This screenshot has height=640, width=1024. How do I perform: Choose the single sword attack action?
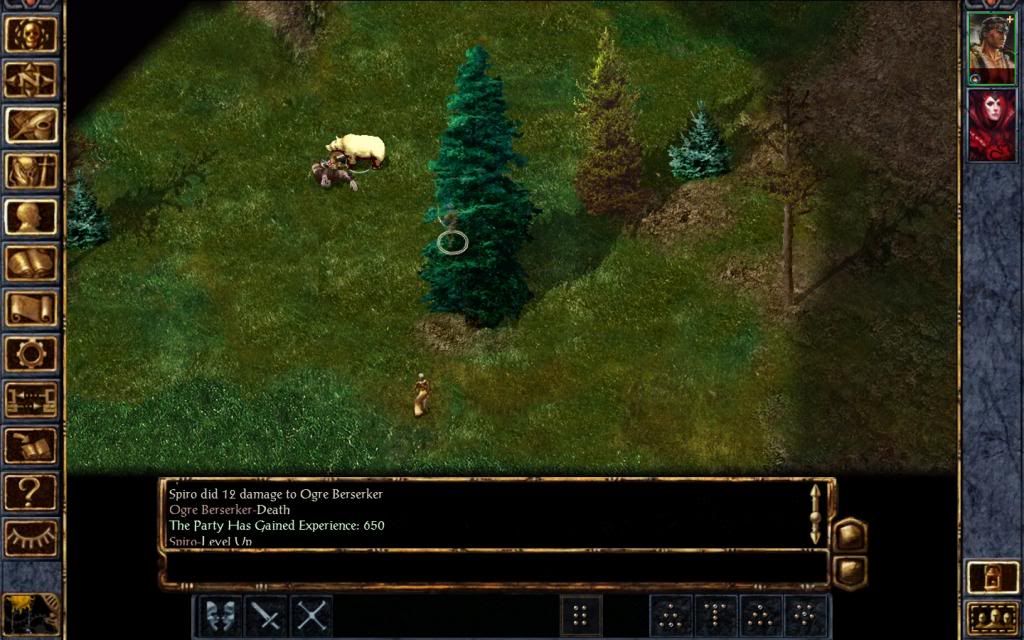click(x=265, y=615)
